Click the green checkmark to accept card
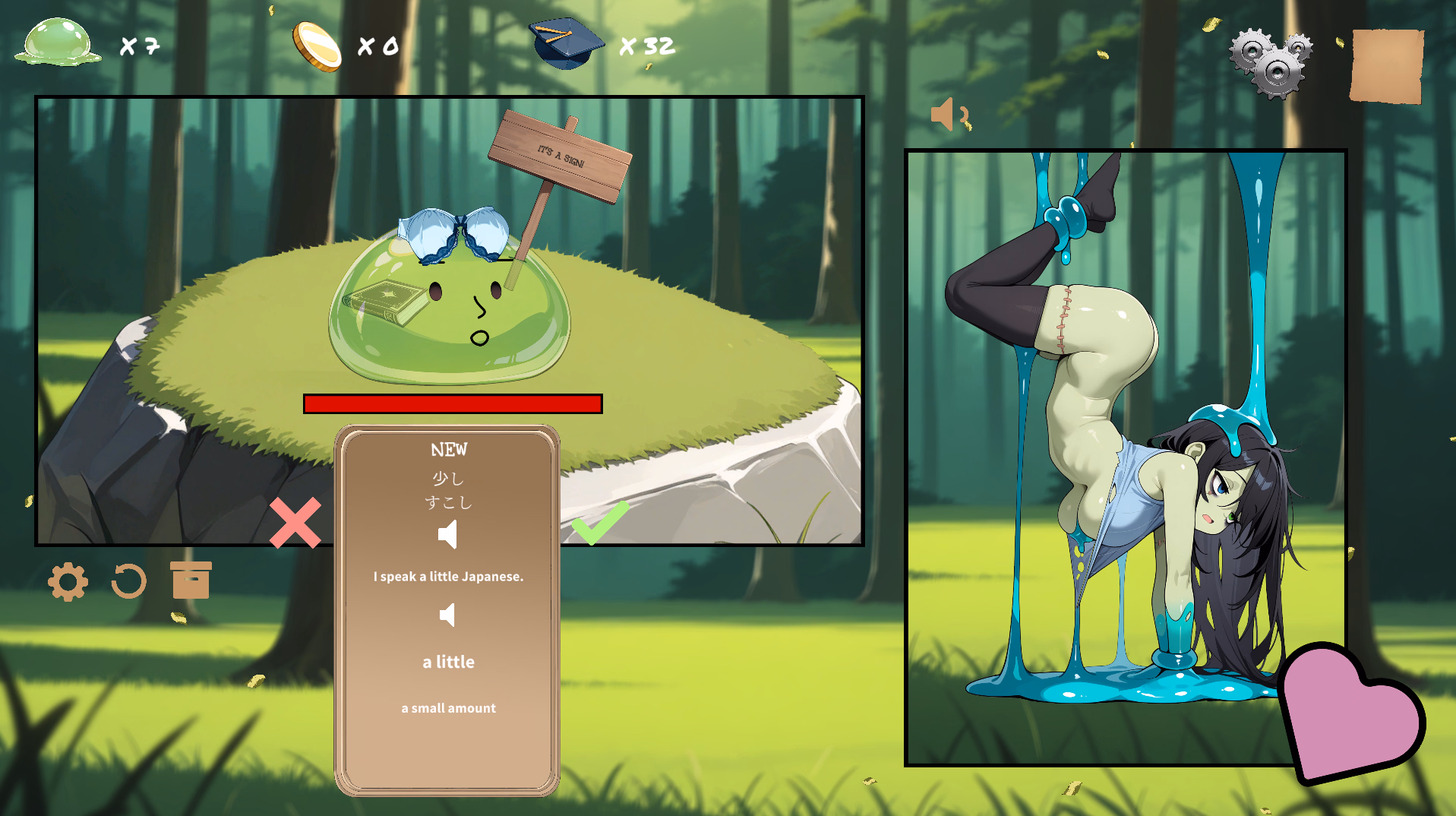 [x=600, y=521]
